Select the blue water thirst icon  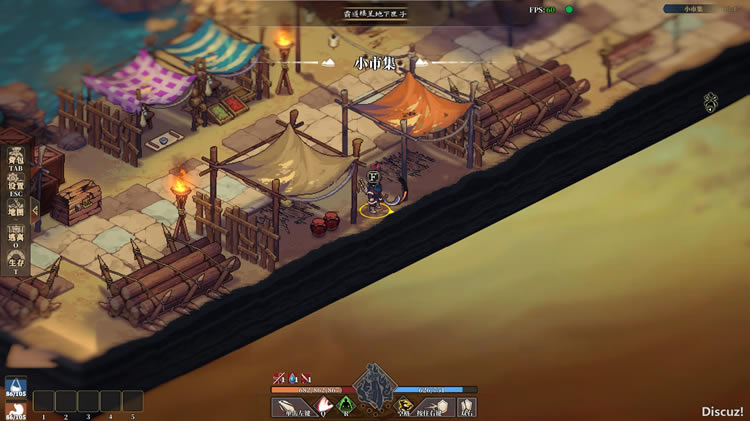click(x=16, y=387)
